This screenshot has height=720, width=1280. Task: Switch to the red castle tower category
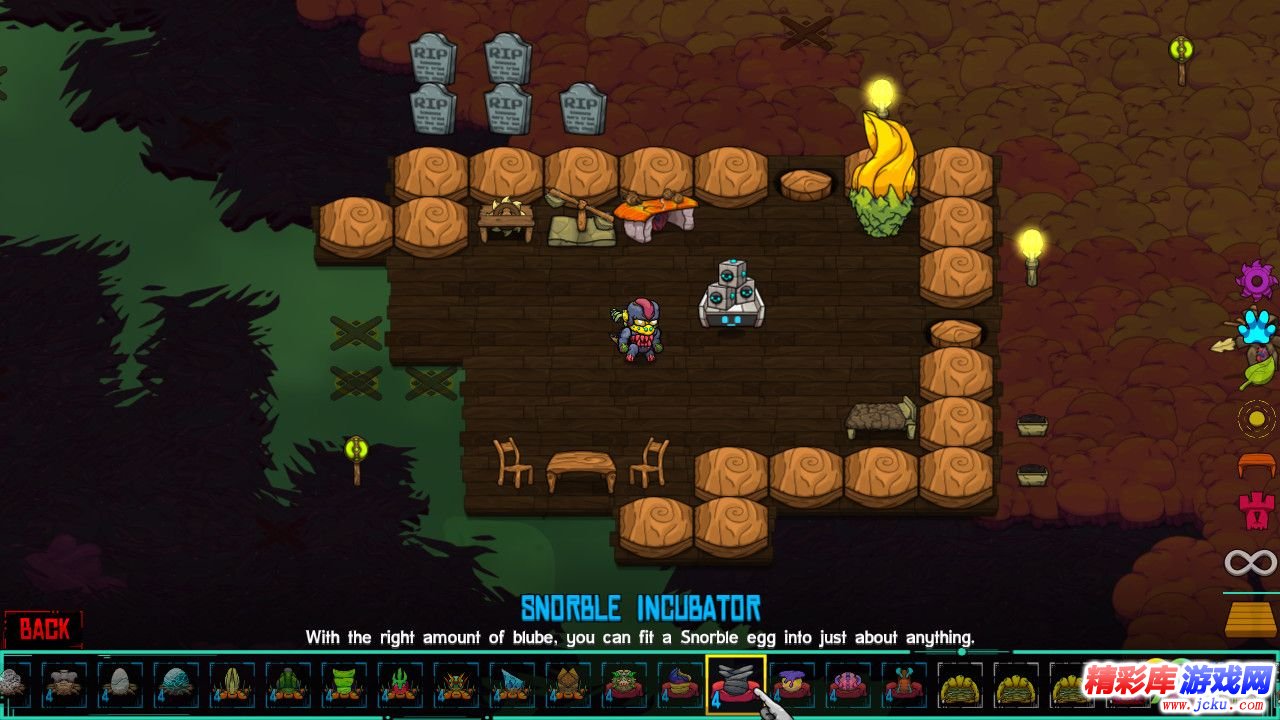click(x=1256, y=511)
